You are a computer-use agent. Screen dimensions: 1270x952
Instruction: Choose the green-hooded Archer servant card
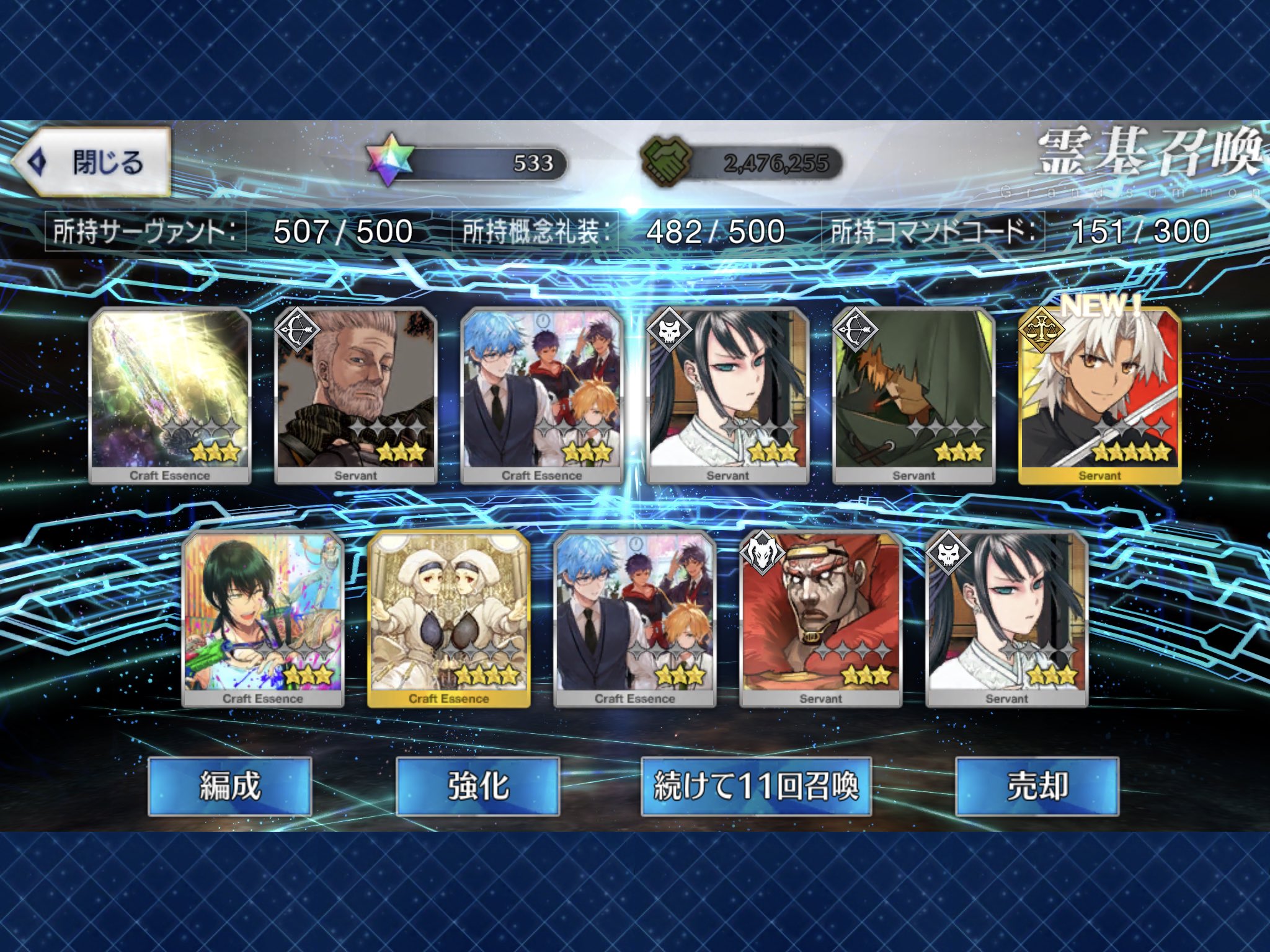pyautogui.click(x=913, y=395)
